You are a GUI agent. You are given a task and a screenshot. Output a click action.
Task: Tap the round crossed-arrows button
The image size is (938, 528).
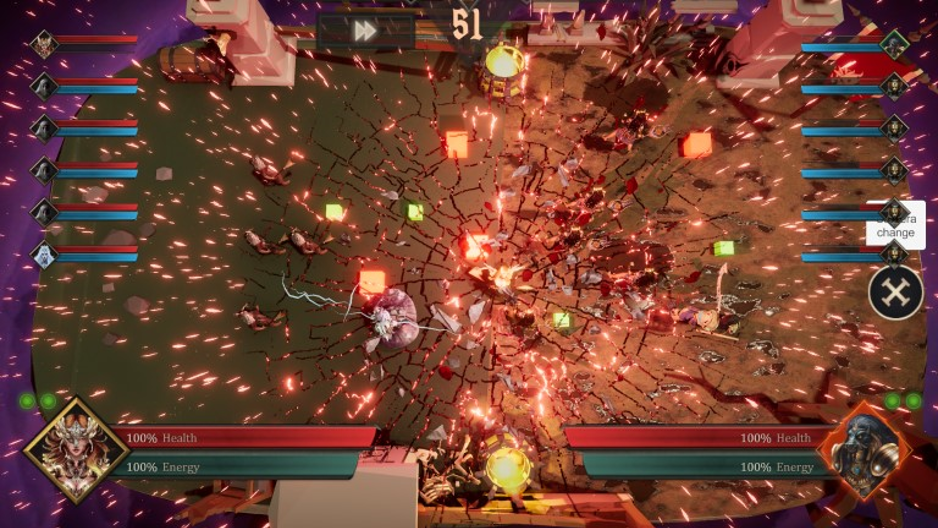(x=895, y=293)
